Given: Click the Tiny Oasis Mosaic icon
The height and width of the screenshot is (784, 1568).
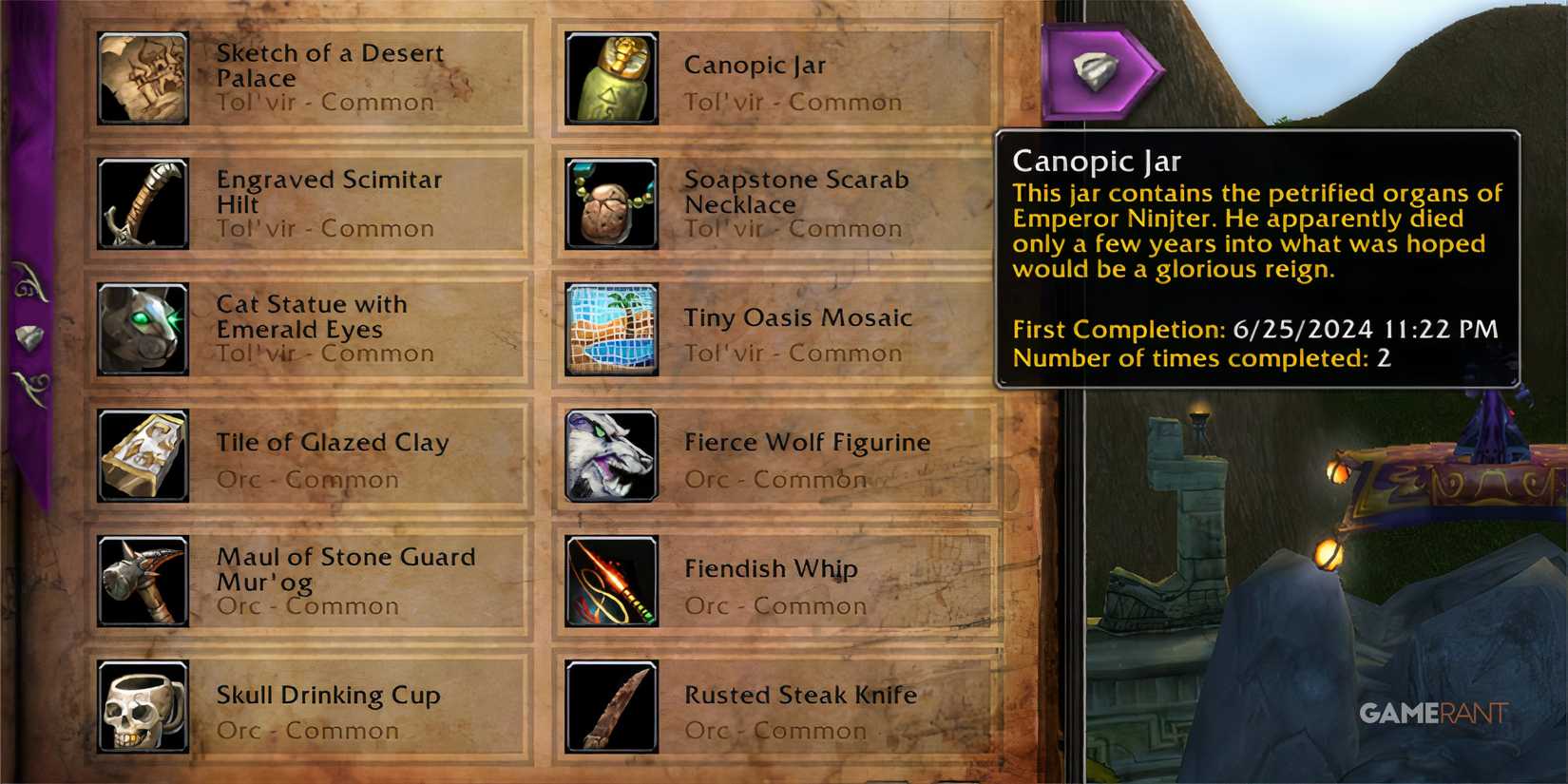Looking at the screenshot, I should [x=611, y=328].
